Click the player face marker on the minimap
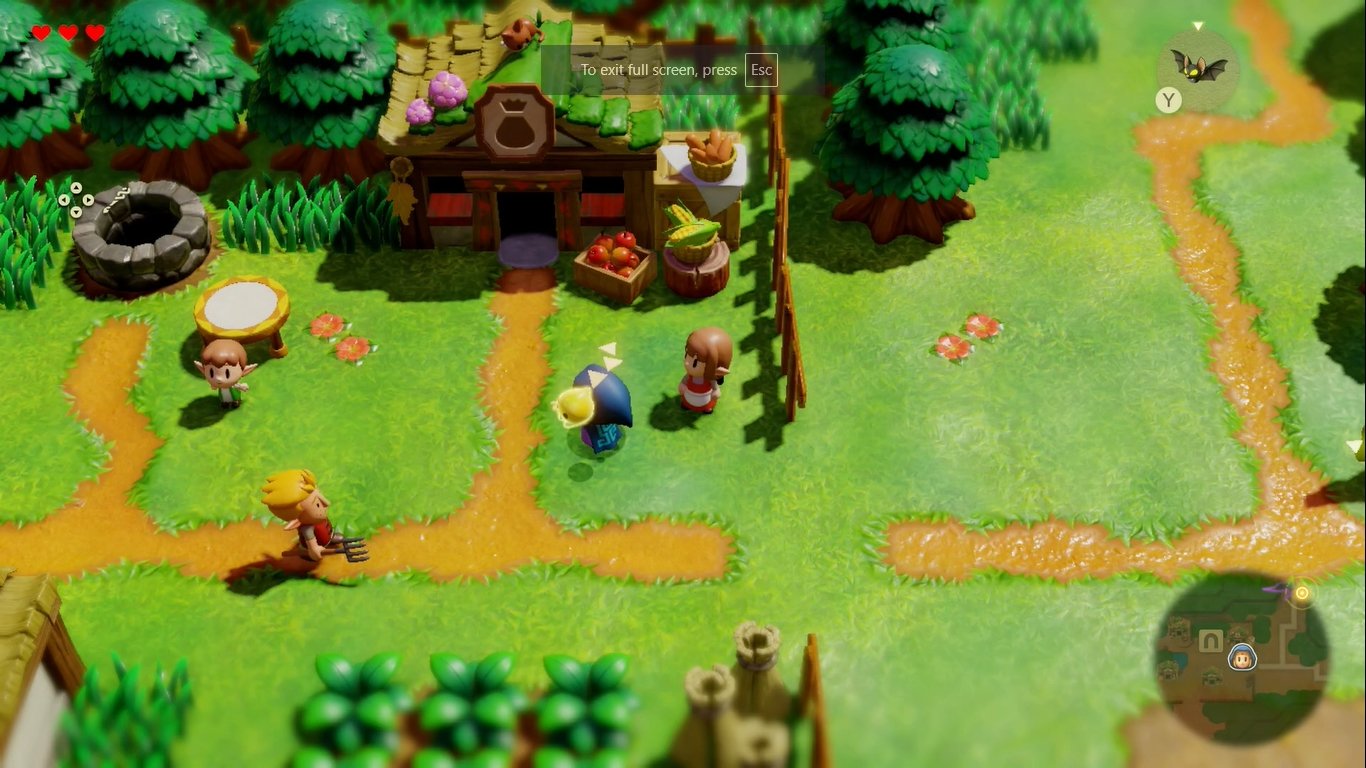The height and width of the screenshot is (768, 1366). click(1242, 659)
